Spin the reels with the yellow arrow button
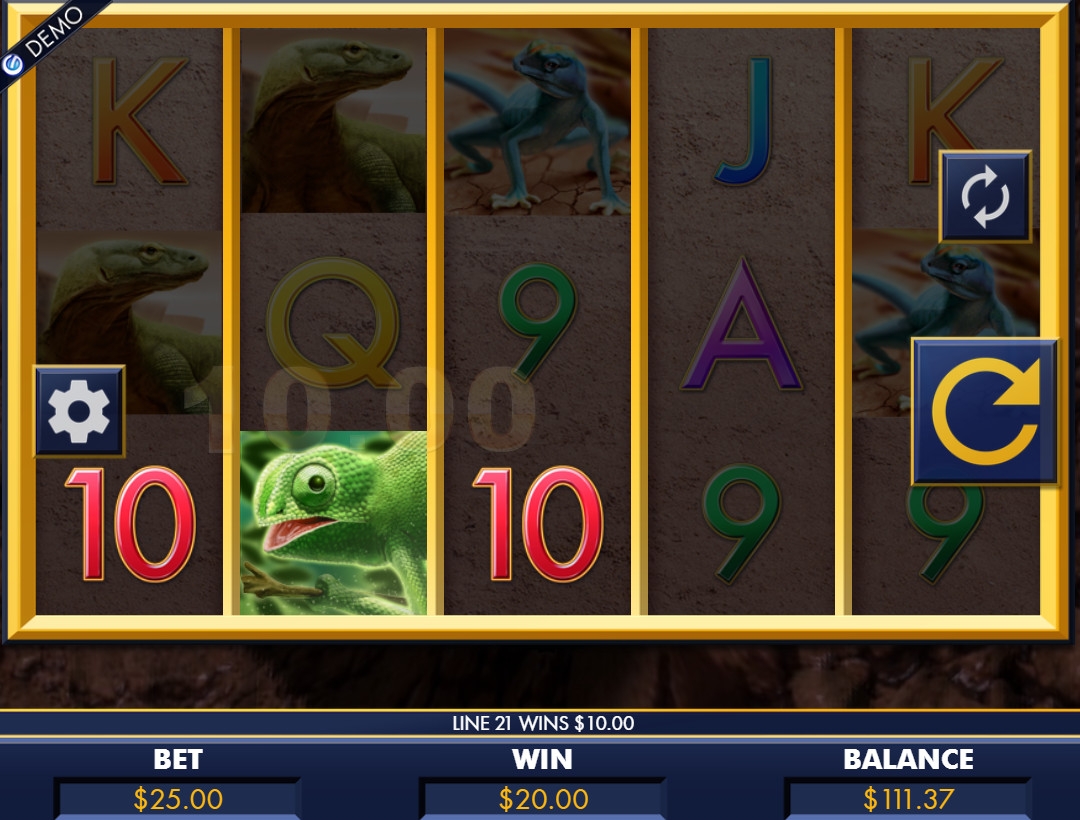Viewport: 1080px width, 820px height. [985, 411]
